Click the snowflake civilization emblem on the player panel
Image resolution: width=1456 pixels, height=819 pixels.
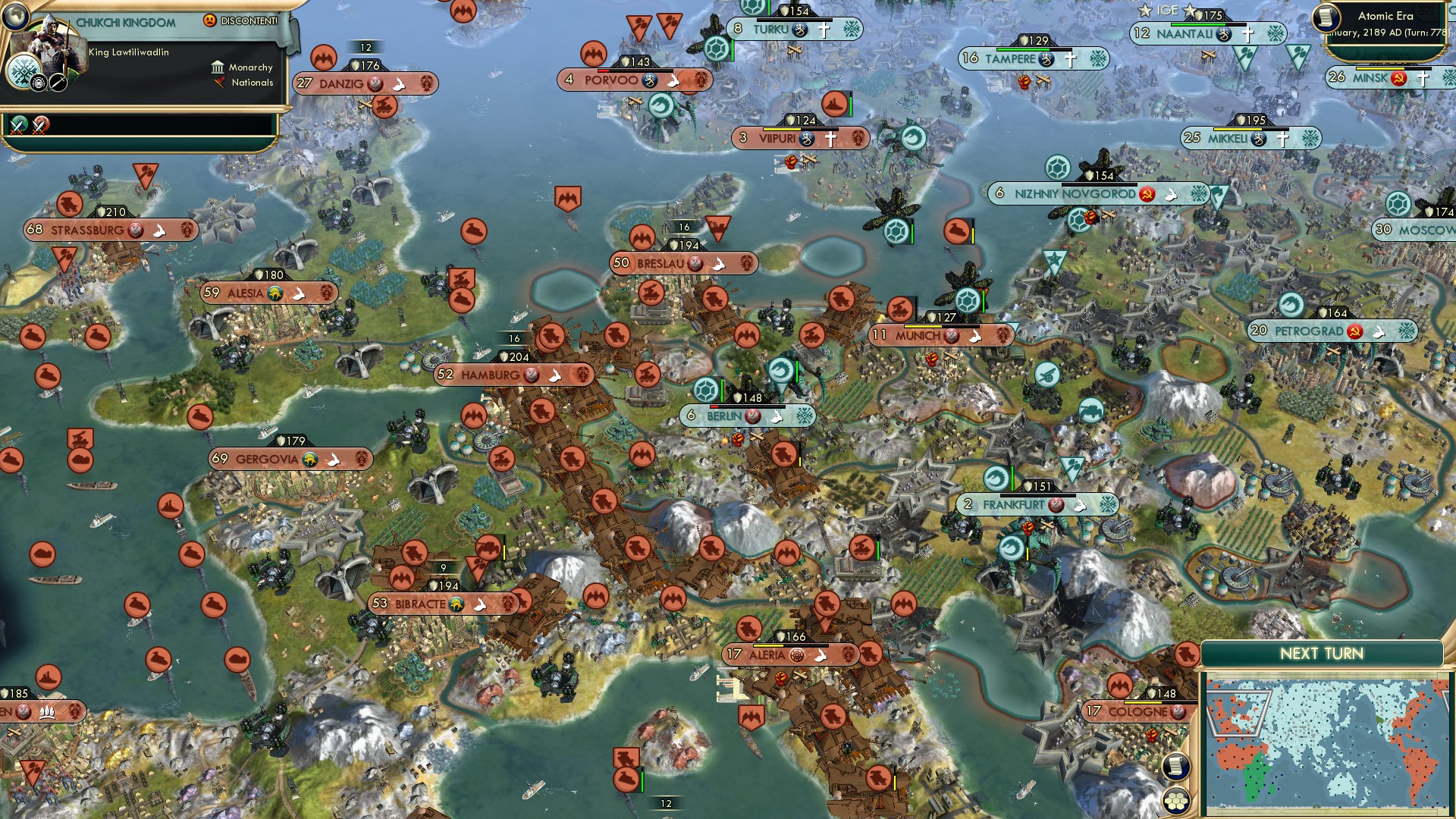click(21, 73)
